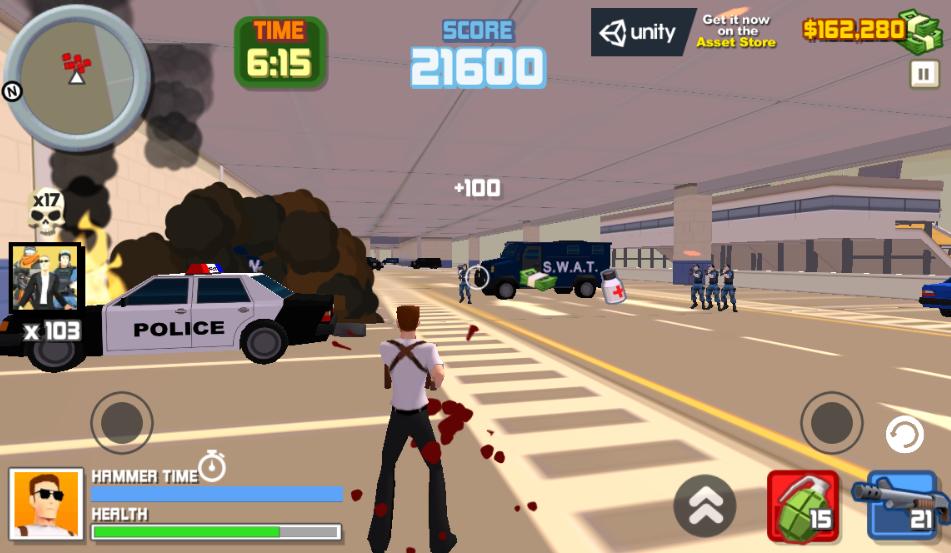This screenshot has width=951, height=553.
Task: Touch the left movement joystick
Action: 122,423
